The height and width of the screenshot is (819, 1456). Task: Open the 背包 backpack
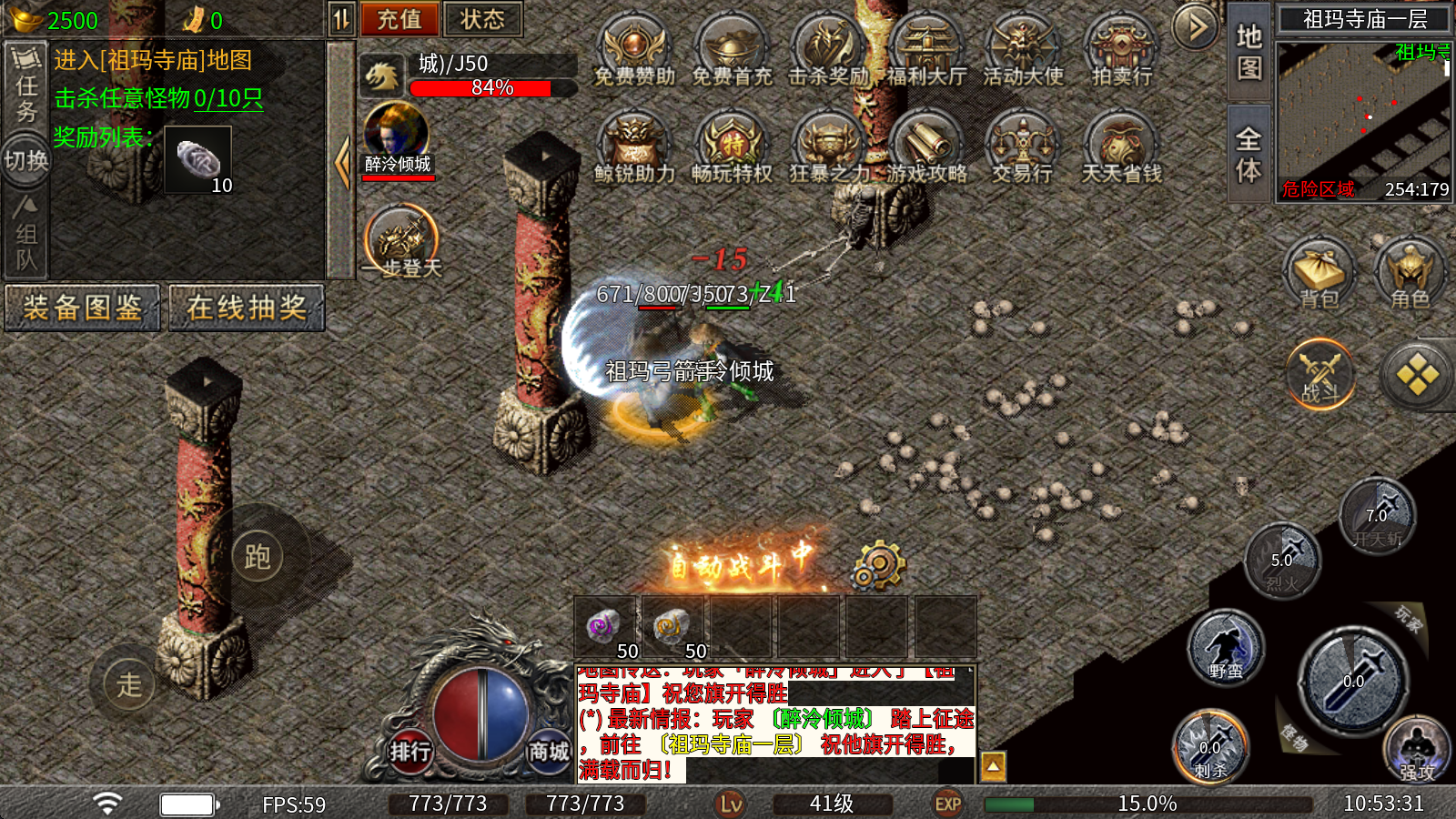coord(1319,273)
